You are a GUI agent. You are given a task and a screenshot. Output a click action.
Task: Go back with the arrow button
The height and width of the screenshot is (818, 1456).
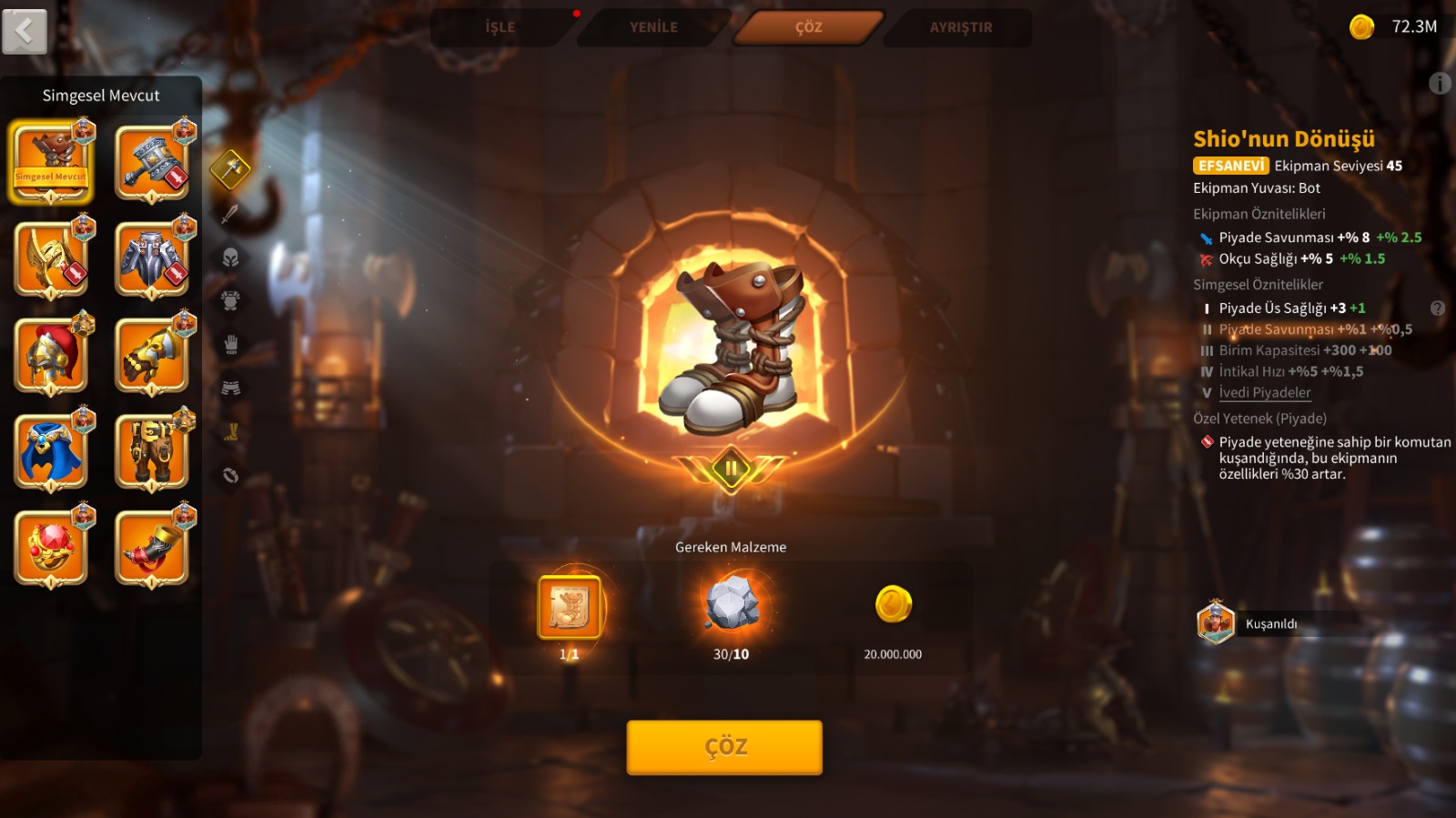pyautogui.click(x=25, y=32)
